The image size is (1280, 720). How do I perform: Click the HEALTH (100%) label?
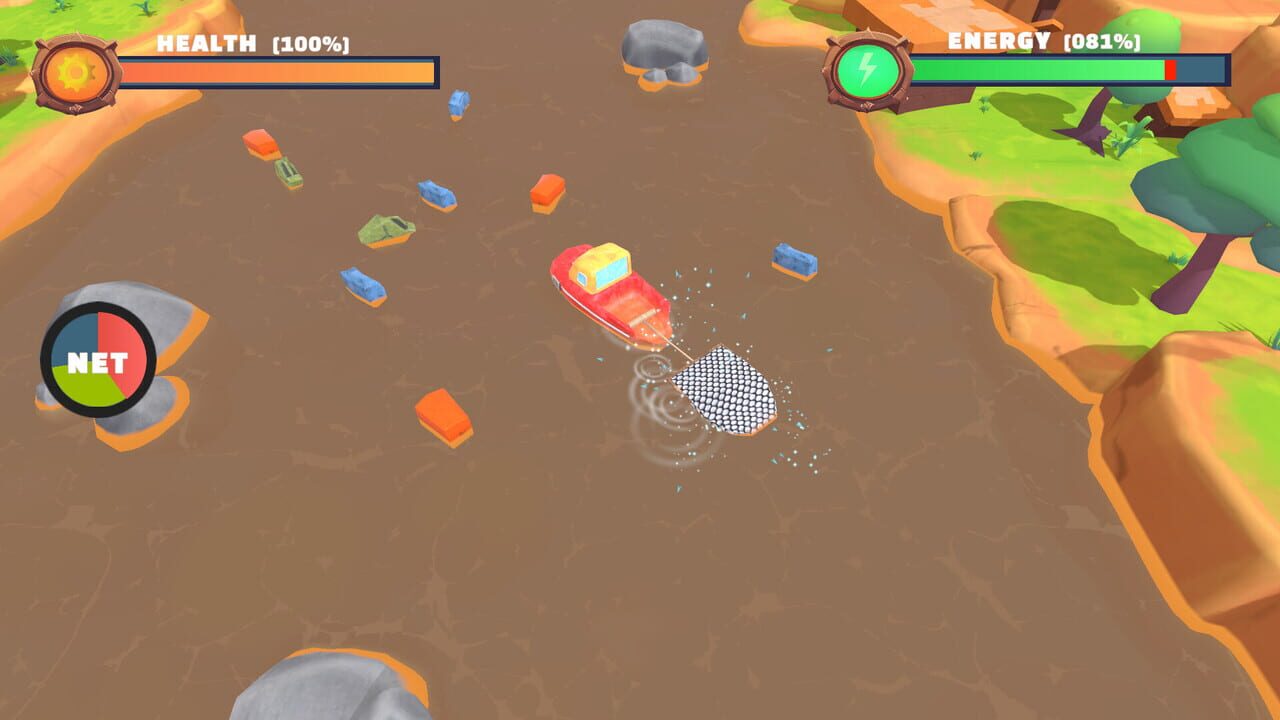point(250,42)
